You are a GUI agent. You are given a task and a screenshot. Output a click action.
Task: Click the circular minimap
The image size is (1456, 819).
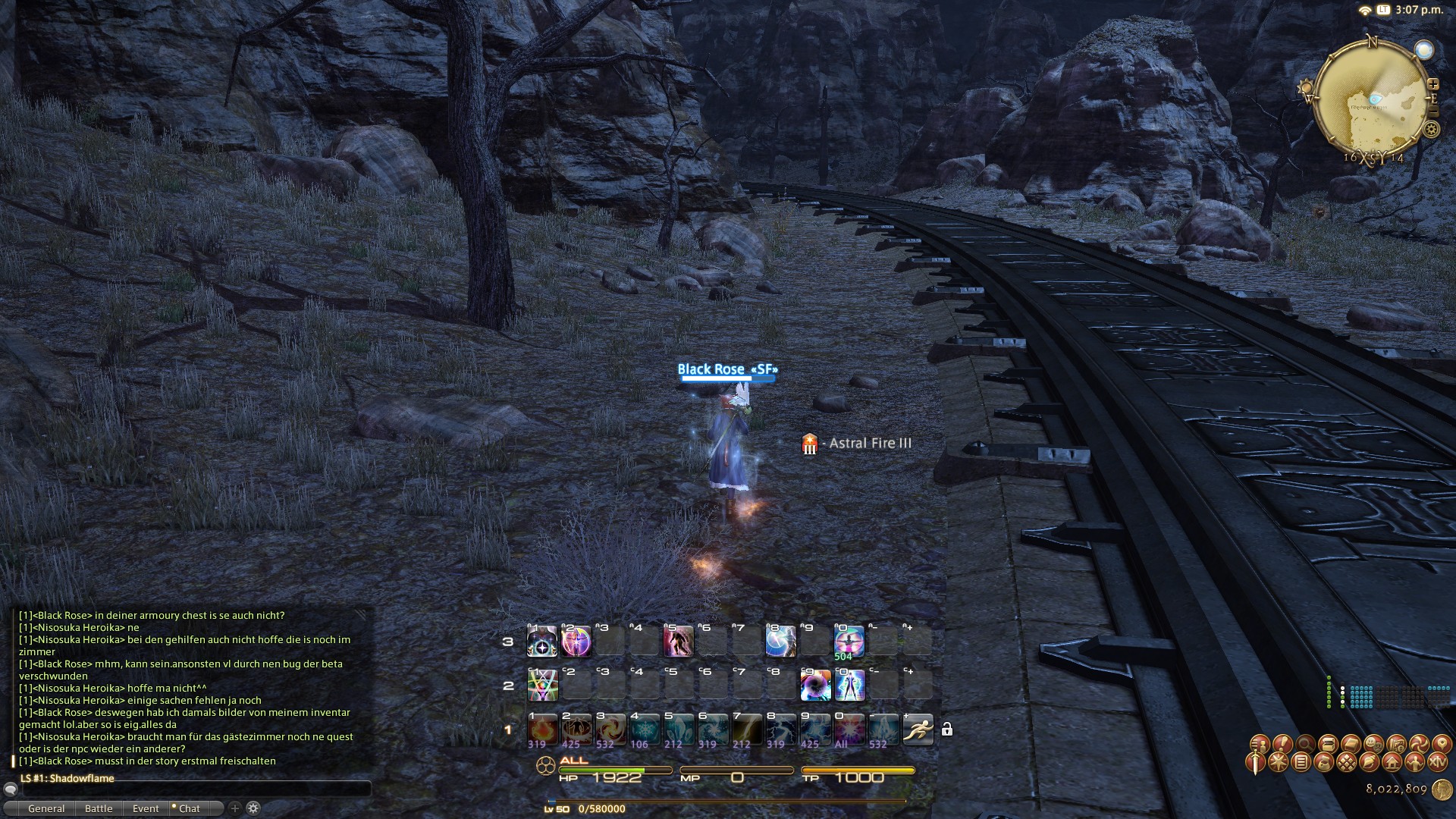click(1371, 101)
